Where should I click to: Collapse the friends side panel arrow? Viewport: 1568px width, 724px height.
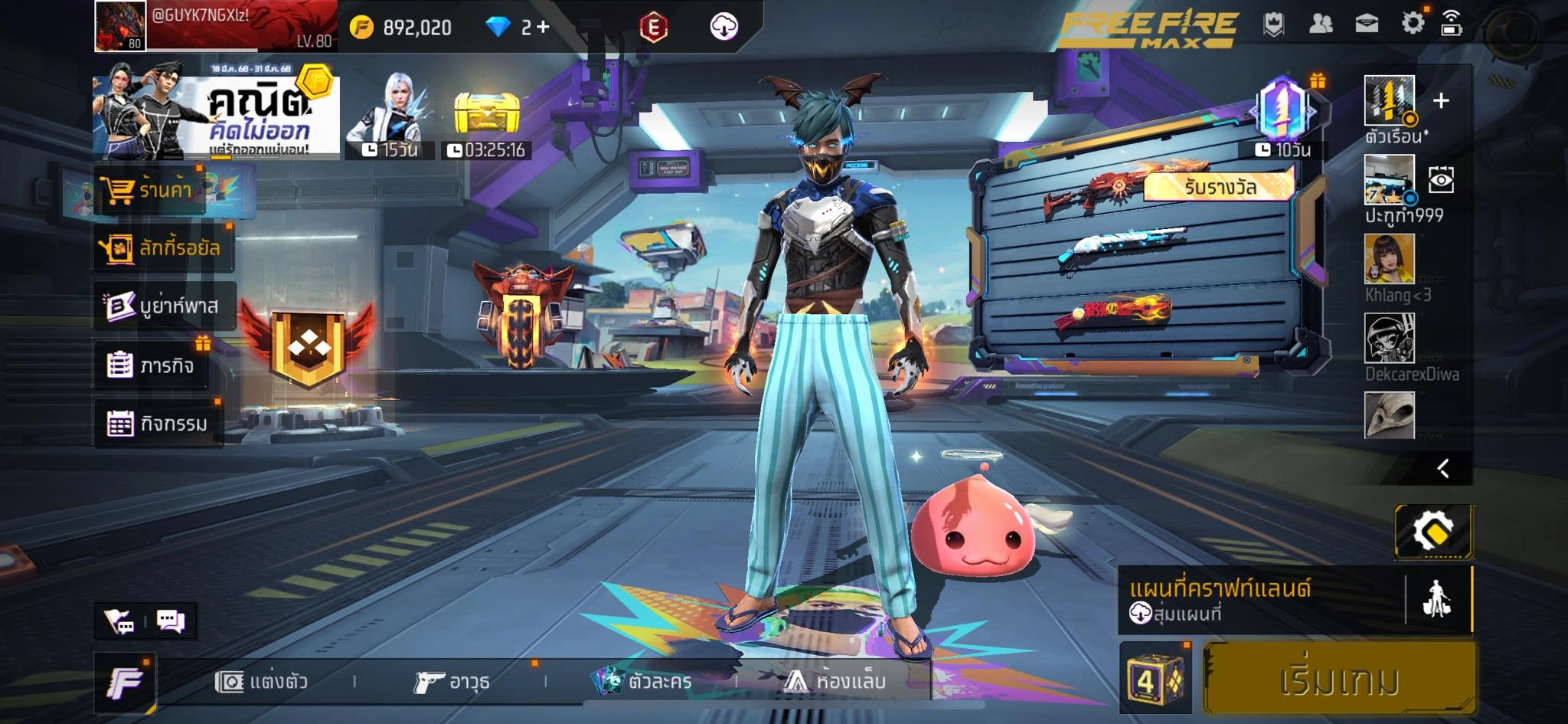tap(1443, 468)
